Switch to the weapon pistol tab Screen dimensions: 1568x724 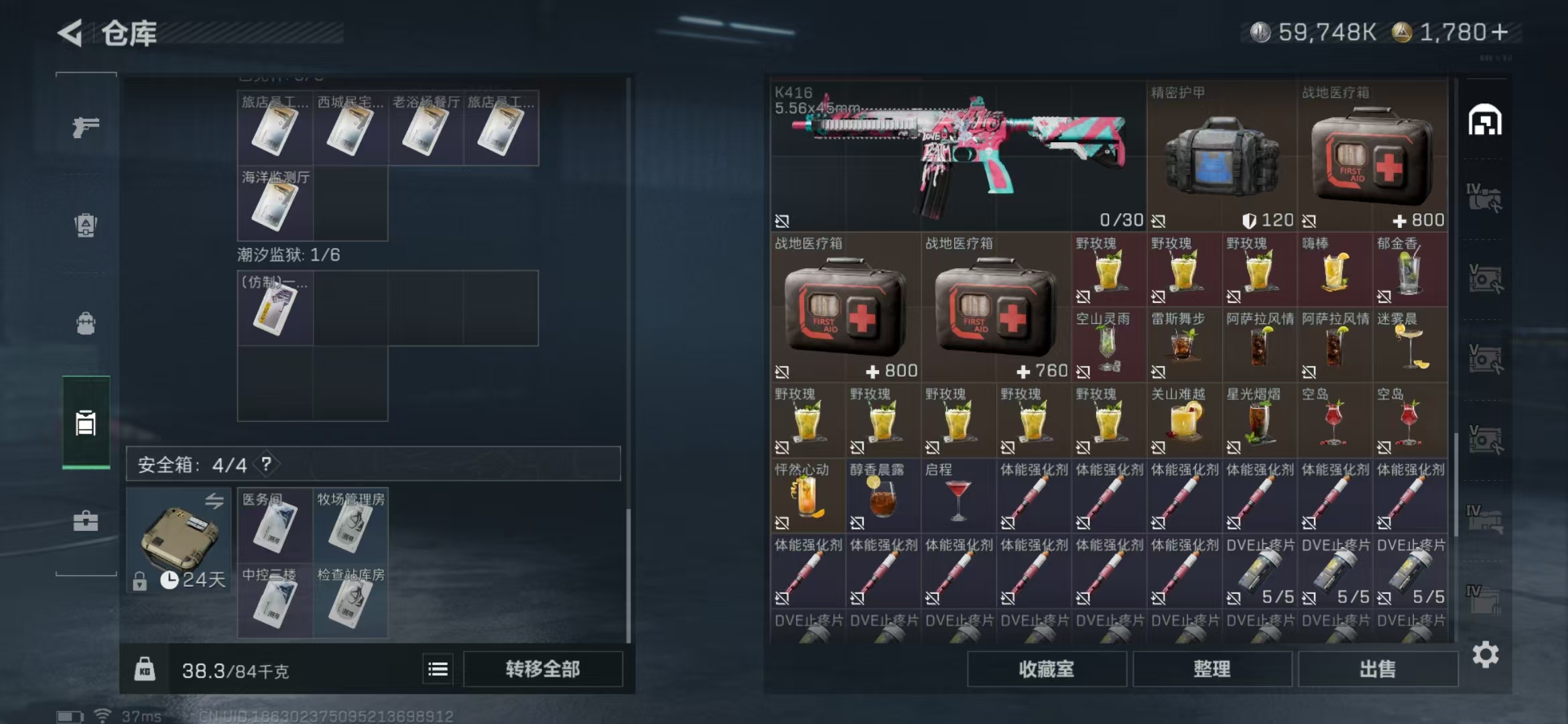coord(86,127)
